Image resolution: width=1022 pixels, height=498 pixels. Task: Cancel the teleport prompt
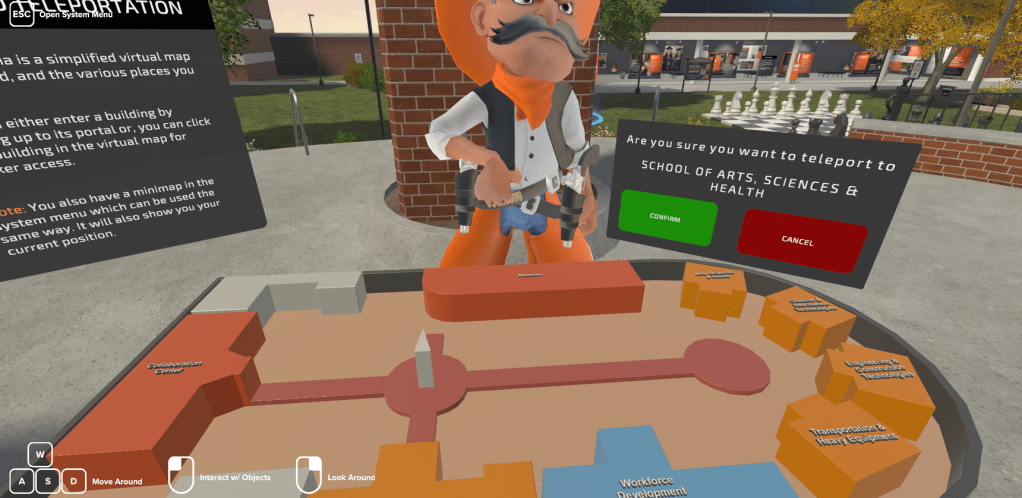800,239
